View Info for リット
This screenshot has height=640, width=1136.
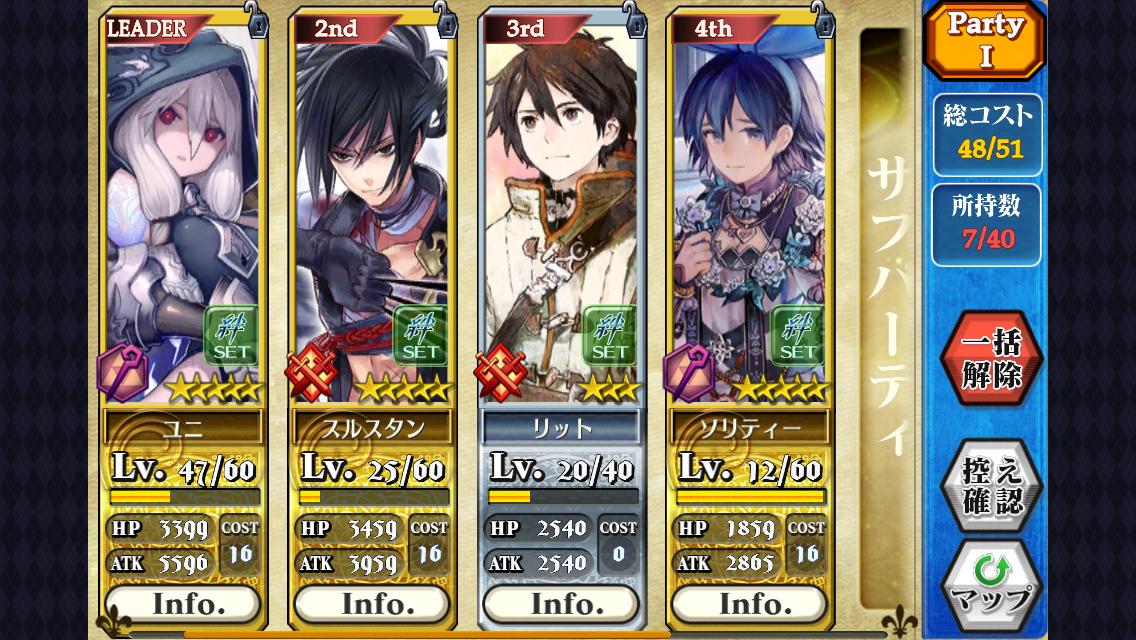pos(560,604)
